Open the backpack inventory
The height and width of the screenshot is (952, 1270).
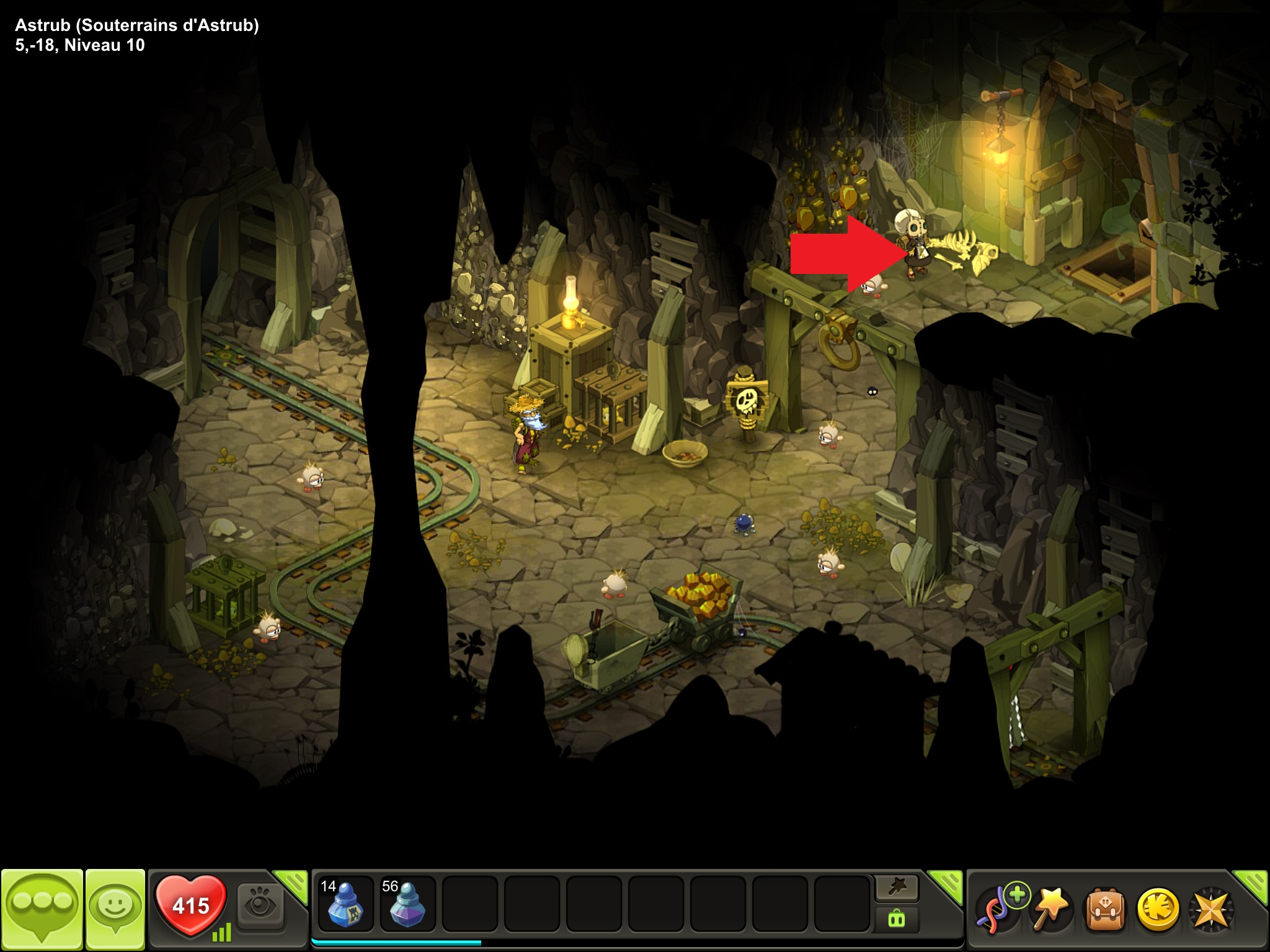tap(1103, 910)
